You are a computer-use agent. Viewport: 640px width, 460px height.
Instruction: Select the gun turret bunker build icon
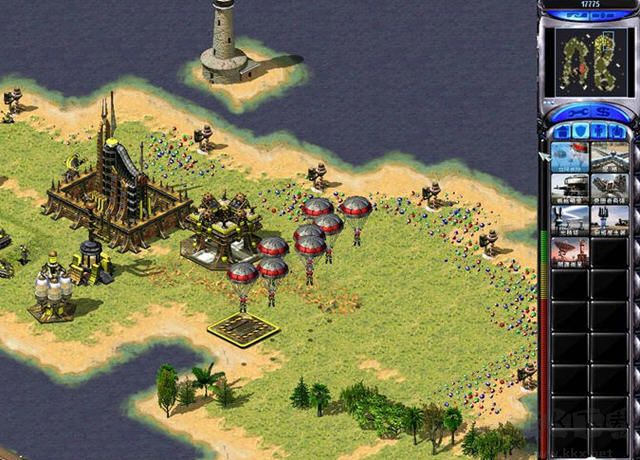570,189
